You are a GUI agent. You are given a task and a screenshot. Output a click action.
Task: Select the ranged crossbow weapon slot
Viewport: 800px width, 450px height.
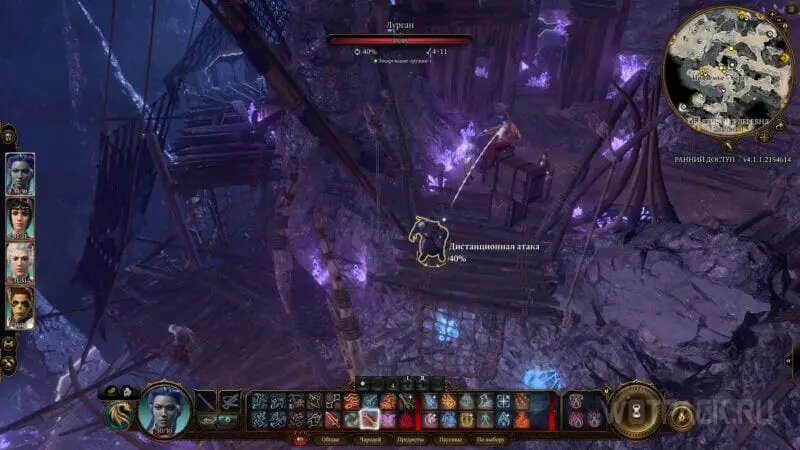coord(229,402)
